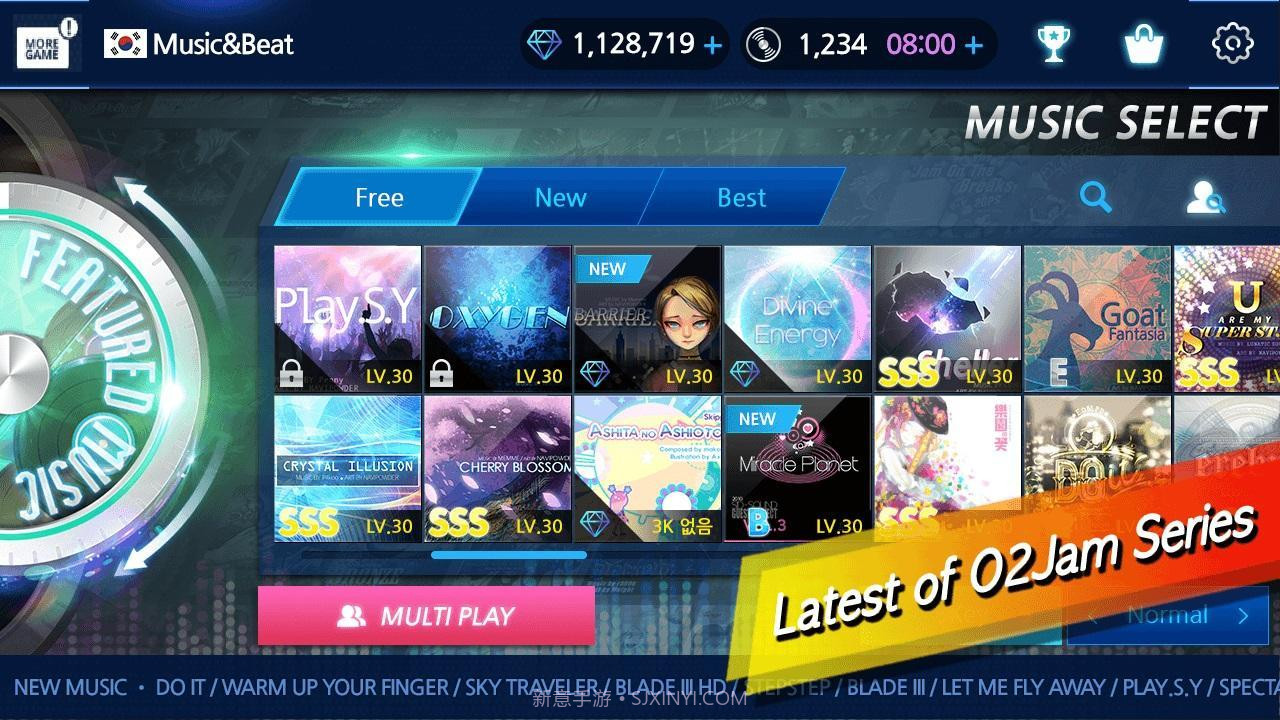Open the in-game shop bag icon
1280x720 pixels.
pyautogui.click(x=1143, y=43)
